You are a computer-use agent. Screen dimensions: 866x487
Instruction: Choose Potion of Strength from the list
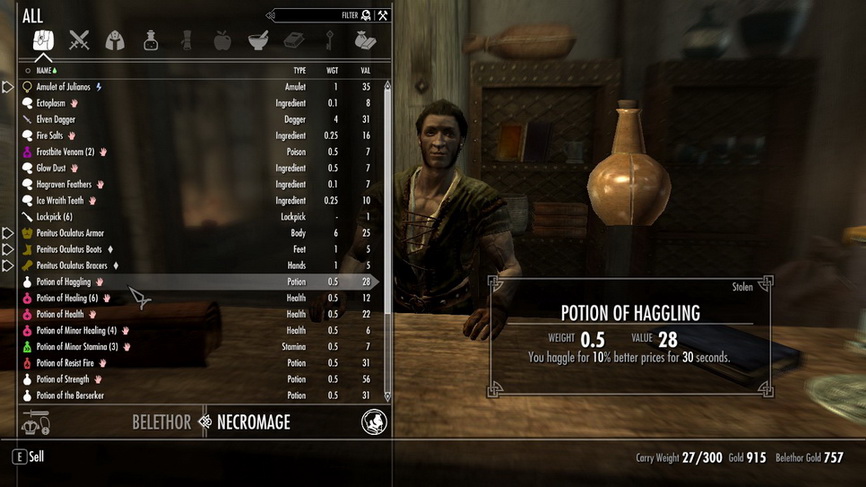(63, 379)
